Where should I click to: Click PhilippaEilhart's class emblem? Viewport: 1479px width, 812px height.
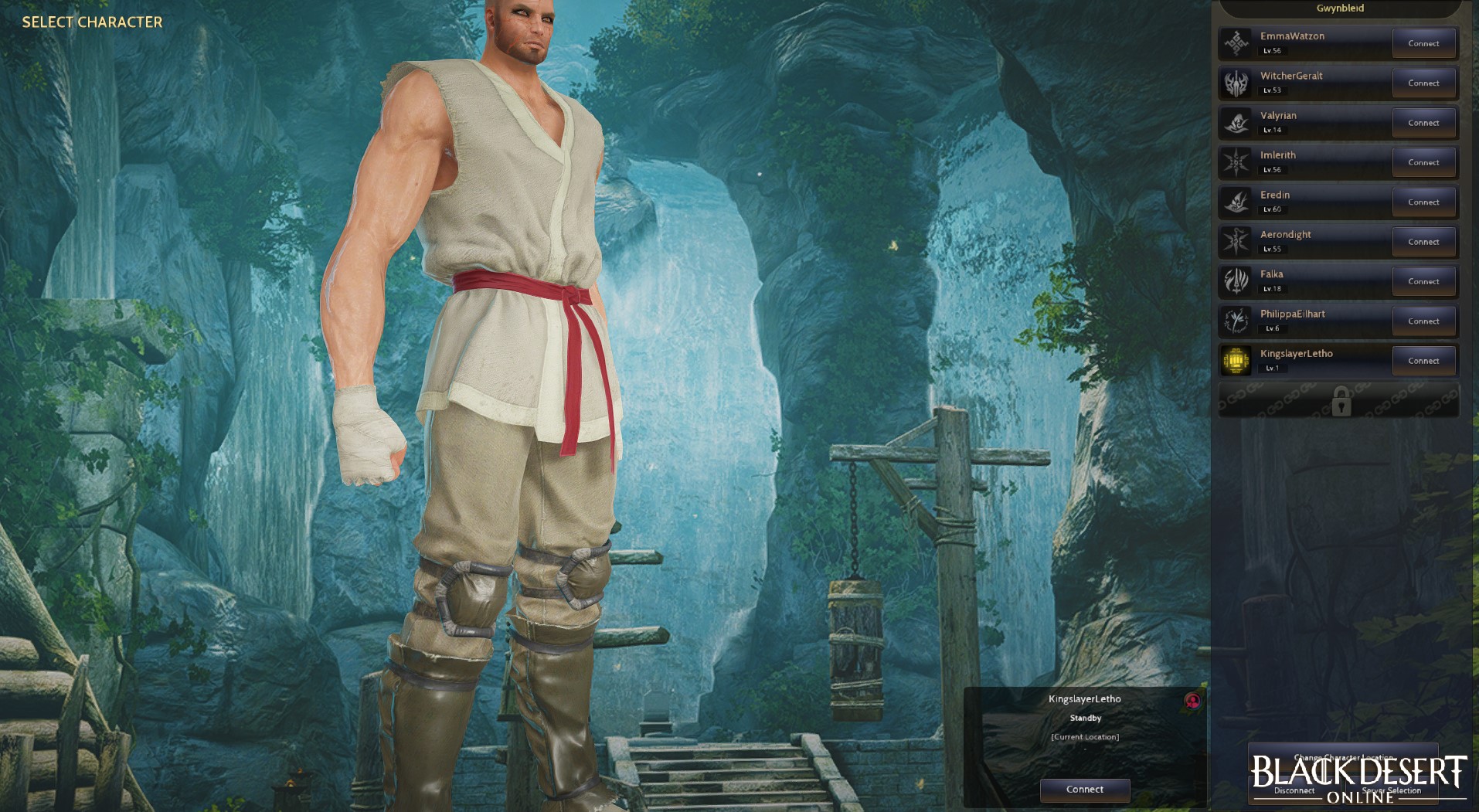click(1237, 320)
